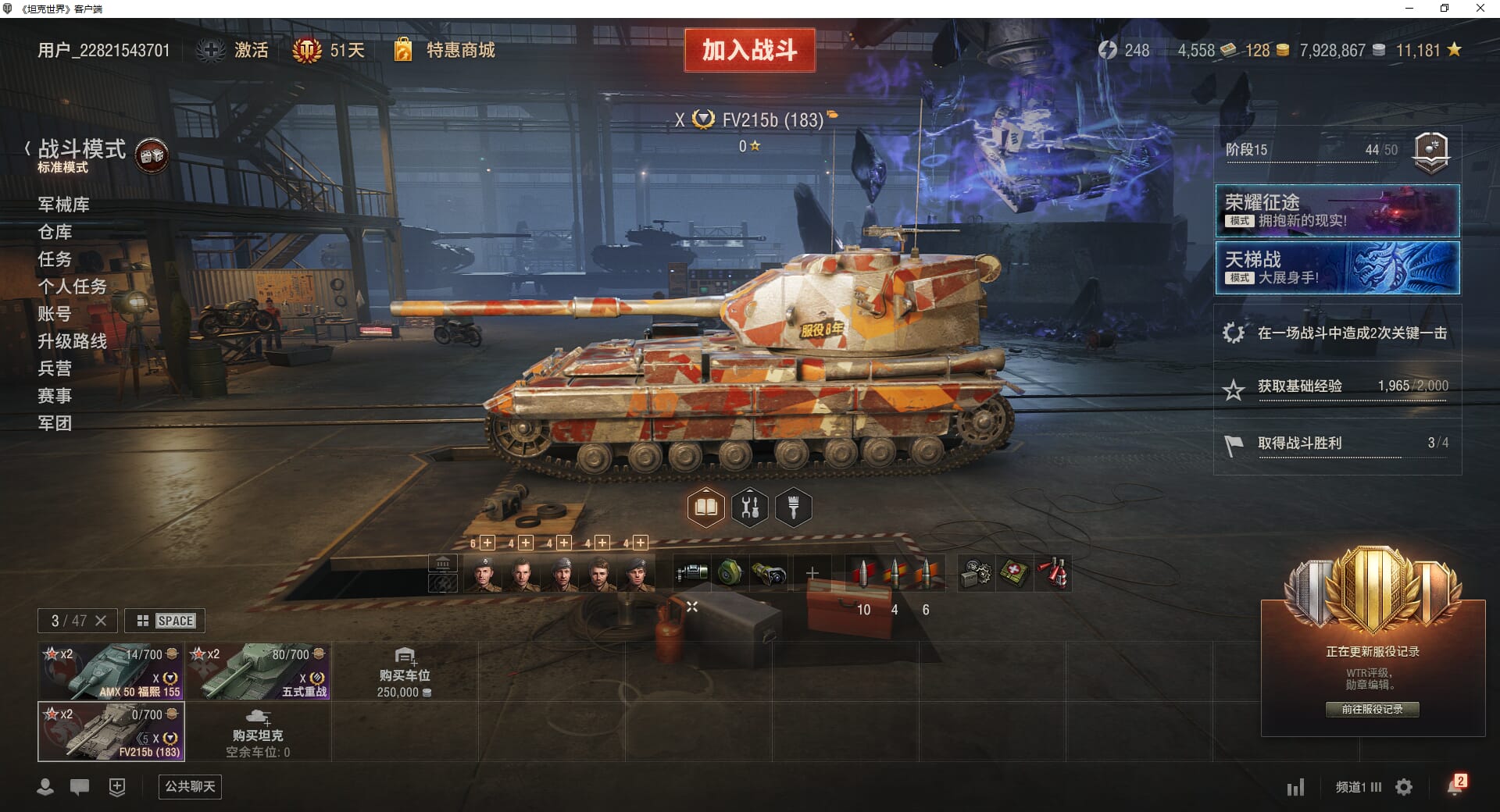
Task: Open the 仓库 depot menu
Action: [55, 232]
